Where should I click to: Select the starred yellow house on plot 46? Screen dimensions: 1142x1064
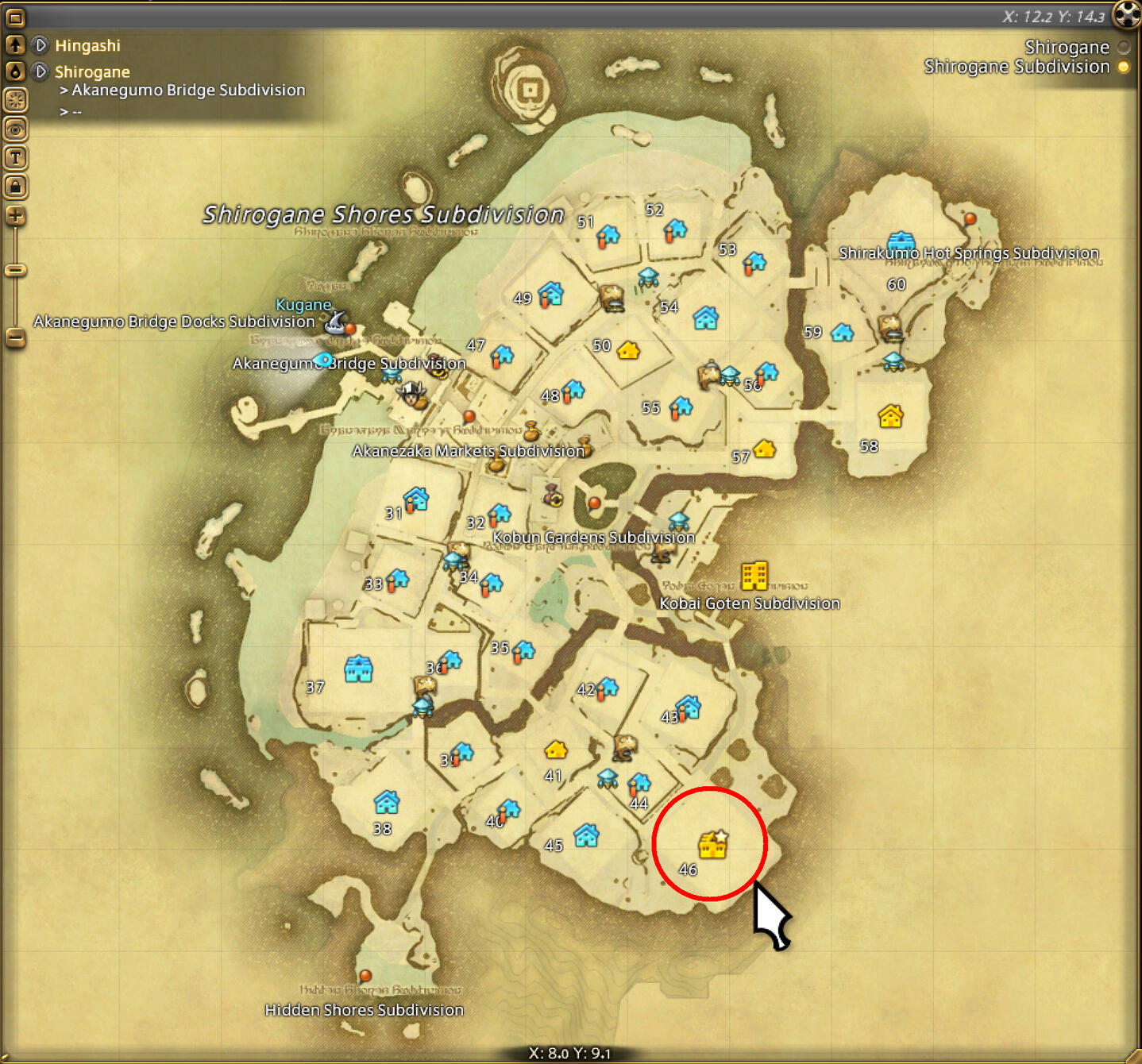pos(712,845)
